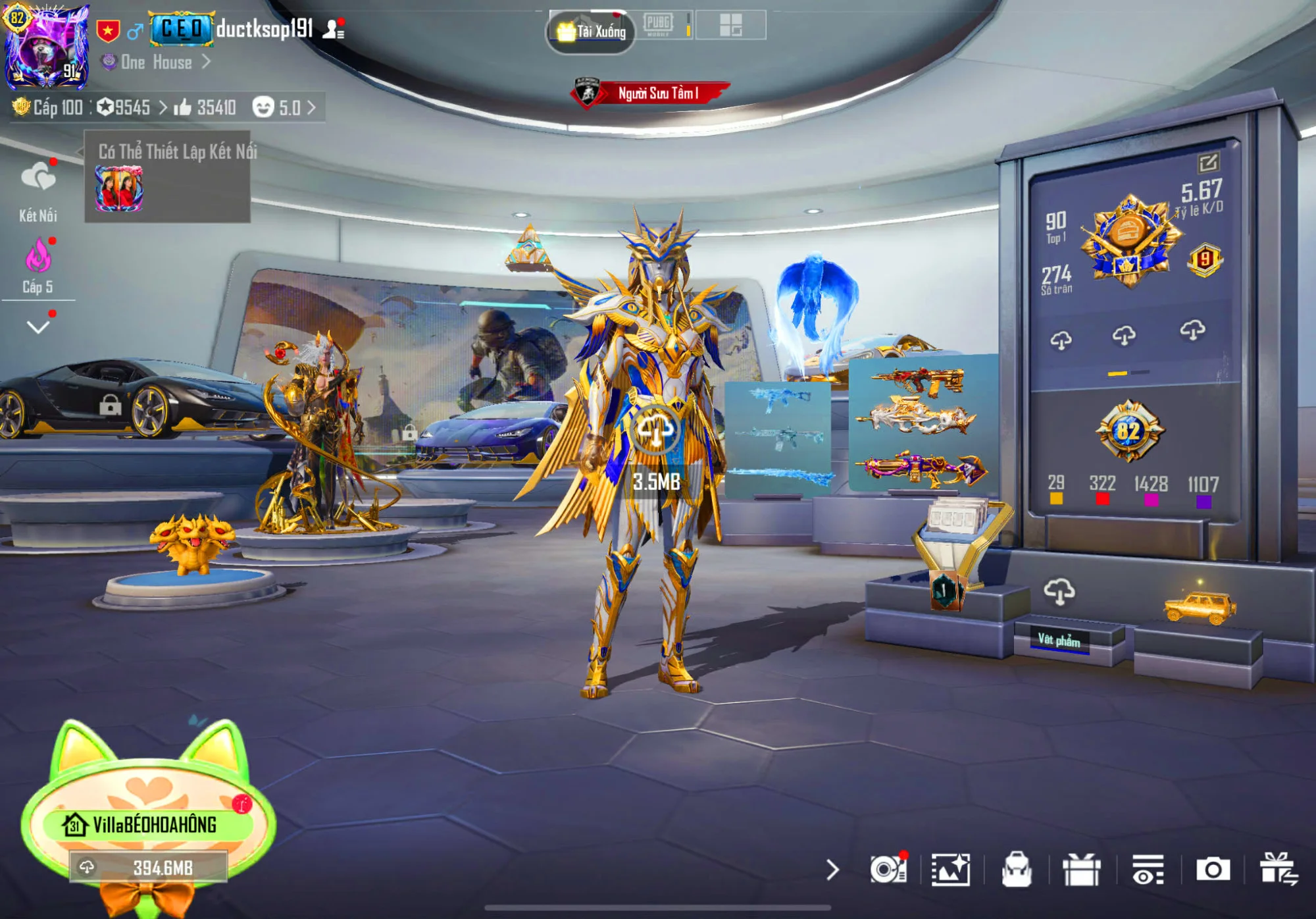
Task: Open the backpack inventory icon
Action: (x=1017, y=870)
